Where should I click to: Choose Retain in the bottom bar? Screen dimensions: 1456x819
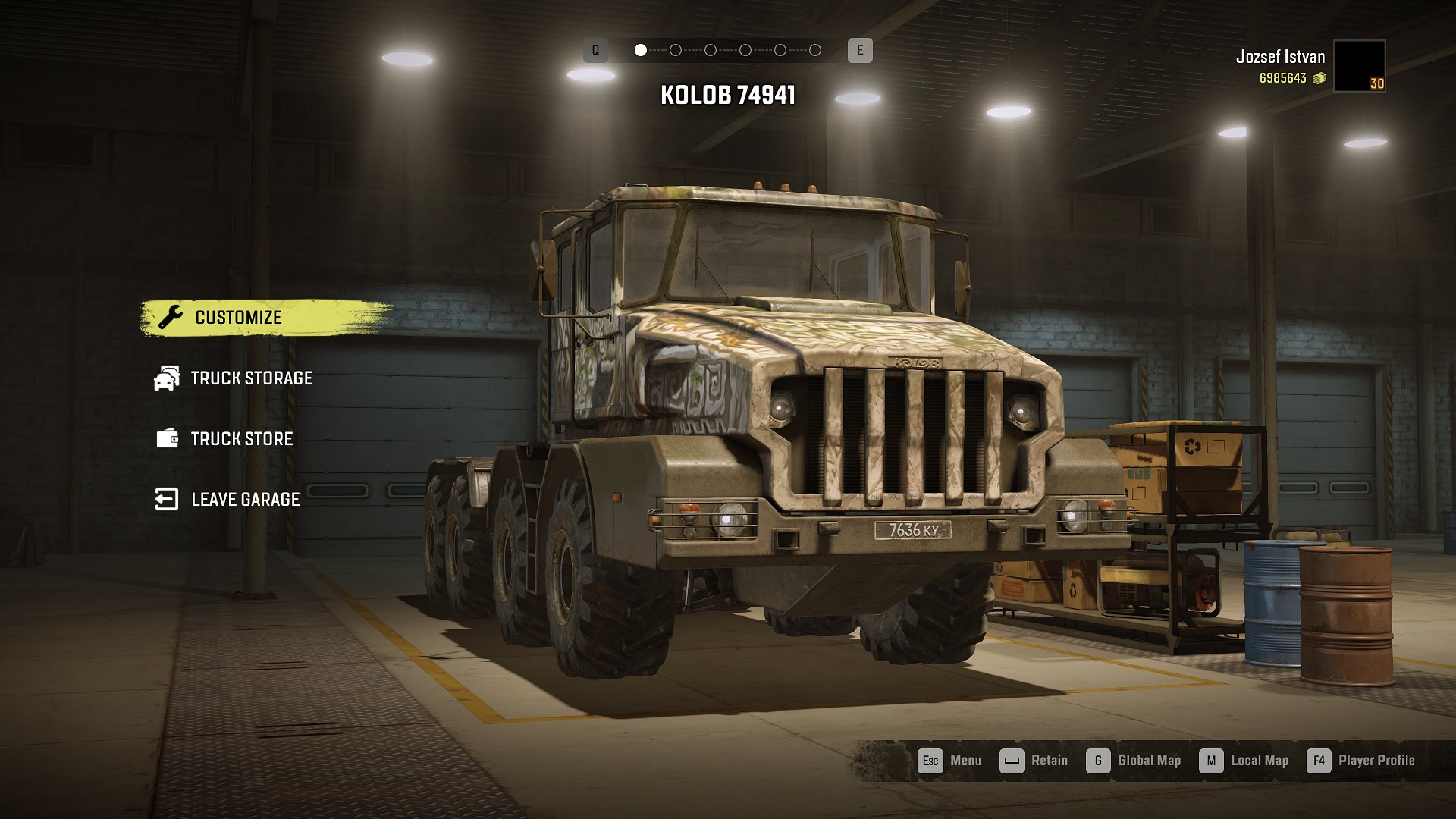[1034, 761]
